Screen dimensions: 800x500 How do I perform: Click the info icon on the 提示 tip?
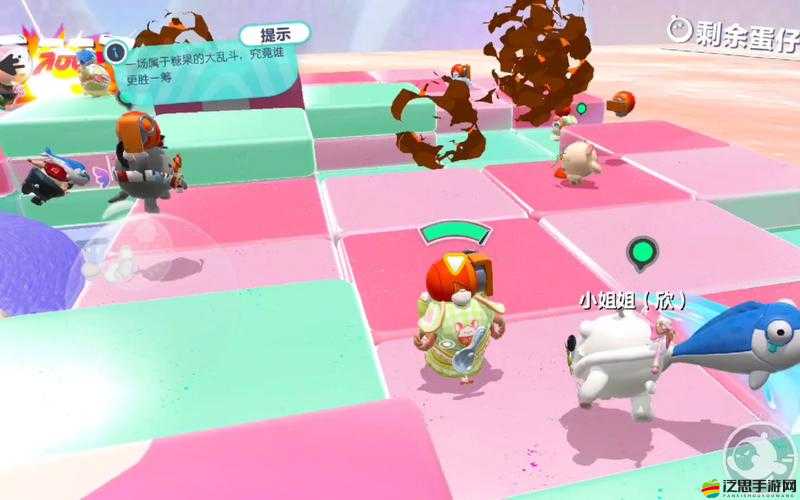(x=116, y=49)
